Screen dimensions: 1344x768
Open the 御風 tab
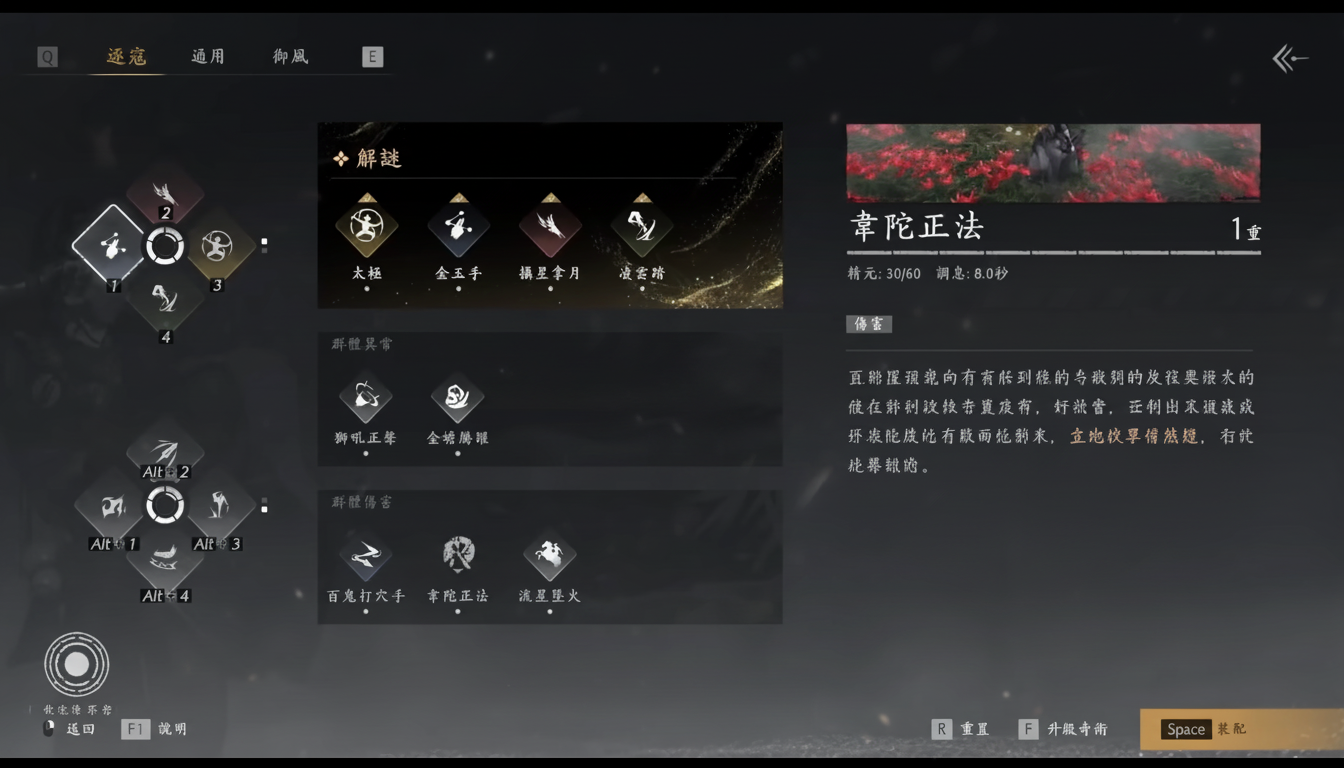pyautogui.click(x=289, y=57)
